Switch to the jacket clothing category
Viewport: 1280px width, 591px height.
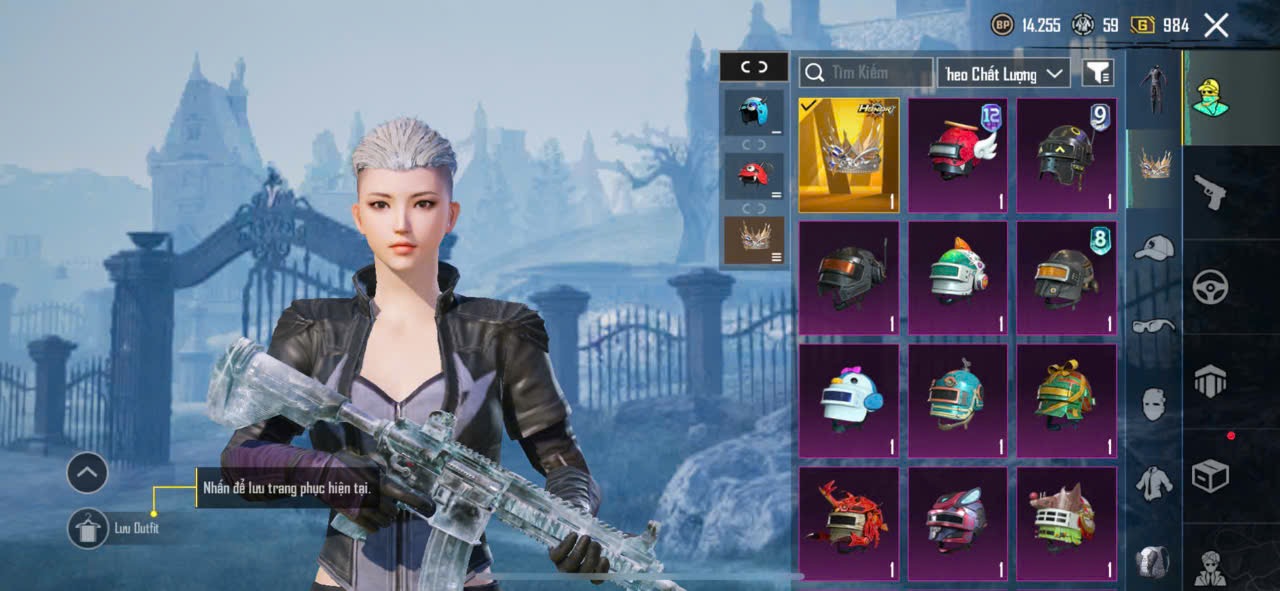tap(1154, 482)
